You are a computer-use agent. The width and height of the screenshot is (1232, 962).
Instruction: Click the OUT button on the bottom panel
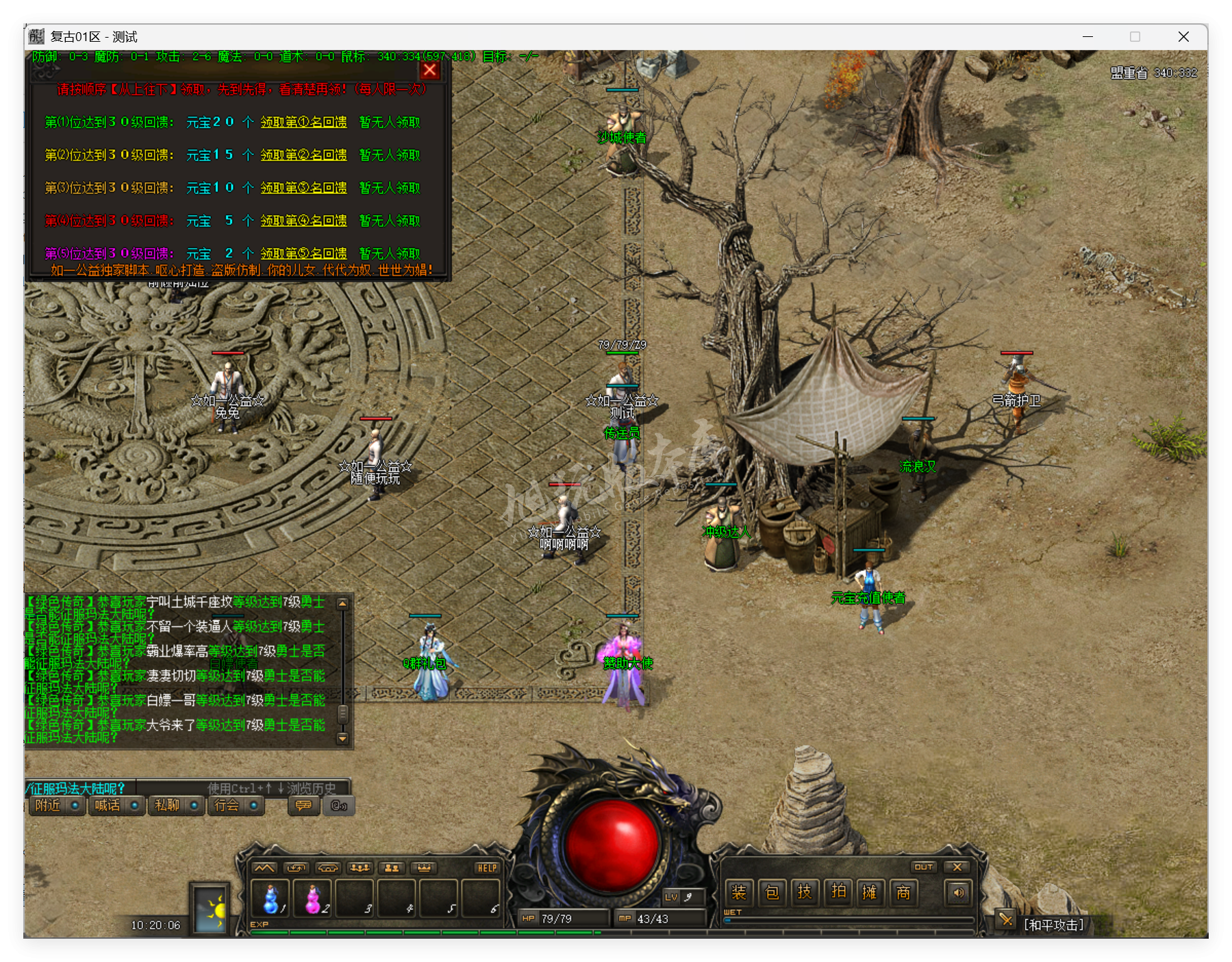[924, 866]
